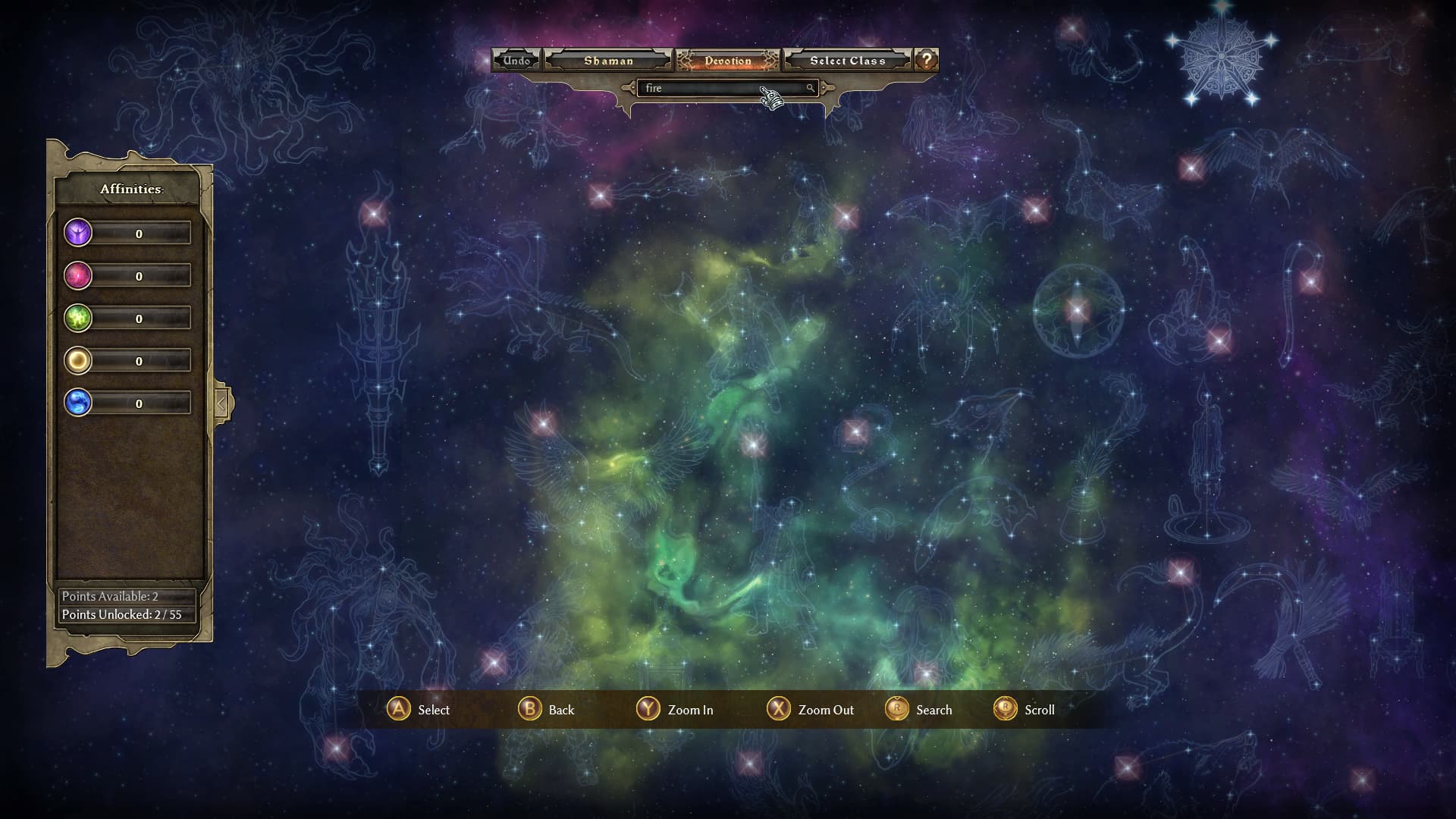Click the blue Primordial affinity orb
The height and width of the screenshot is (819, 1456).
point(77,403)
